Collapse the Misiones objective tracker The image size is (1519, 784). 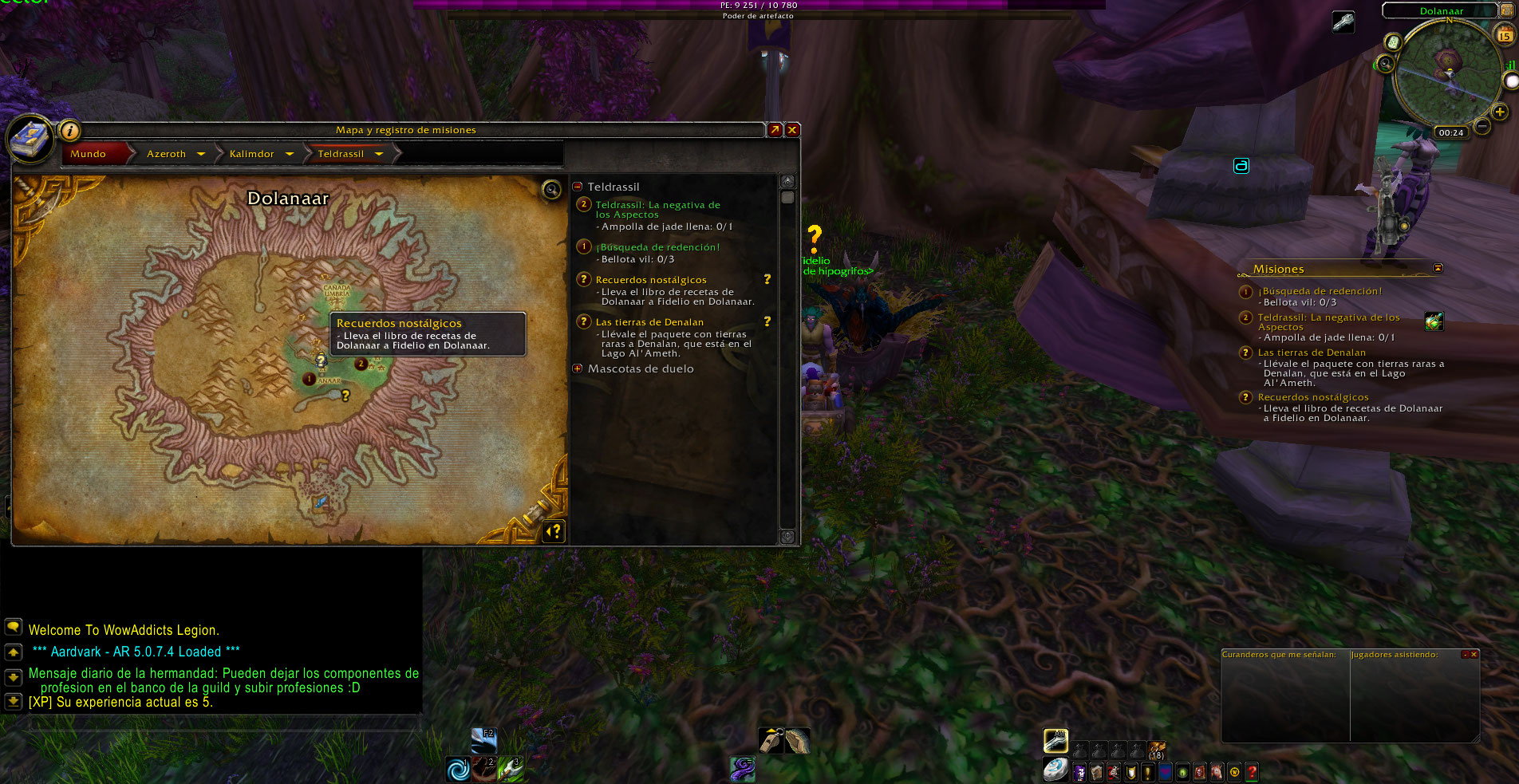1438,268
